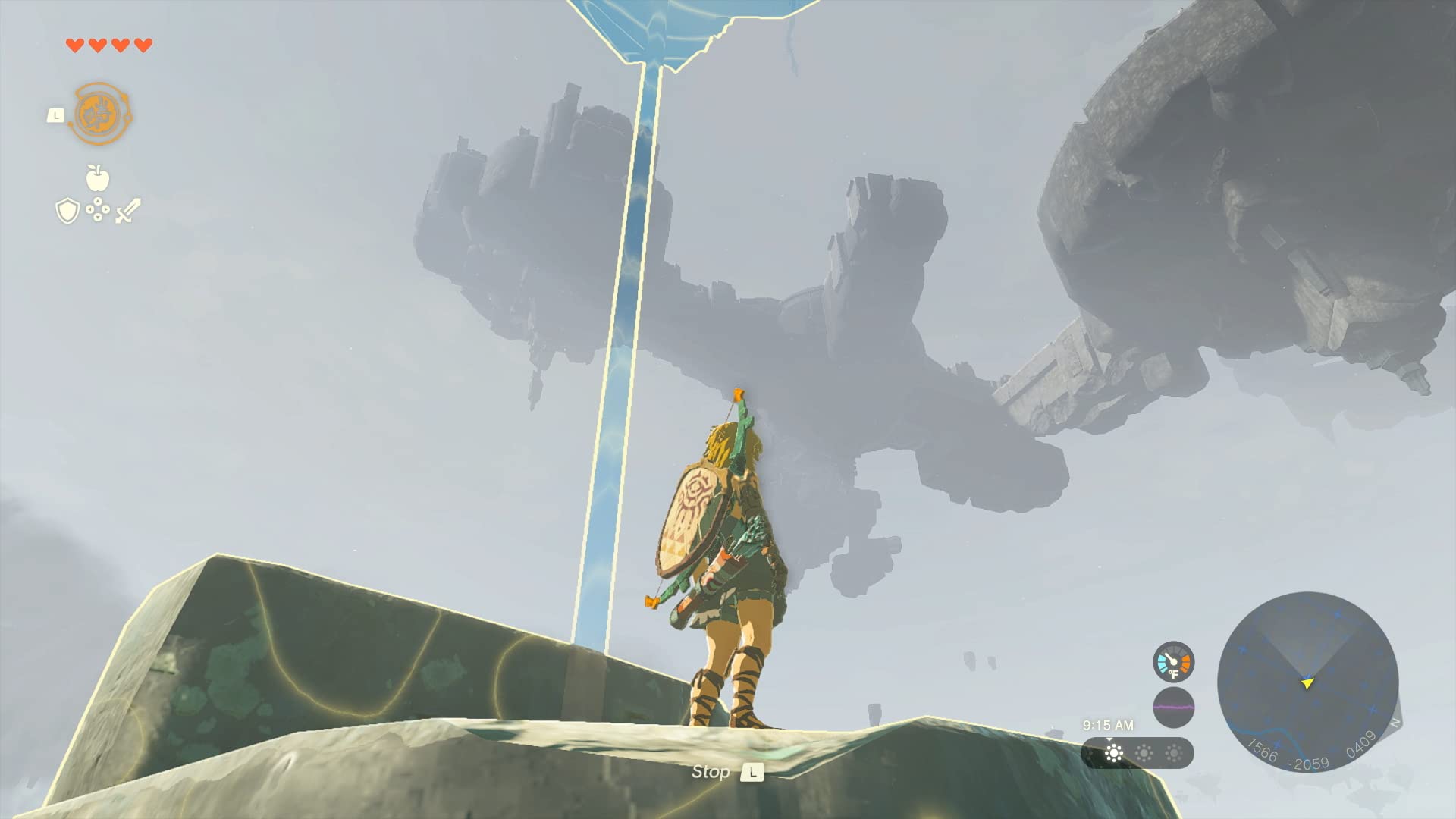The width and height of the screenshot is (1456, 819).
Task: Select the shield equipment icon
Action: (67, 210)
